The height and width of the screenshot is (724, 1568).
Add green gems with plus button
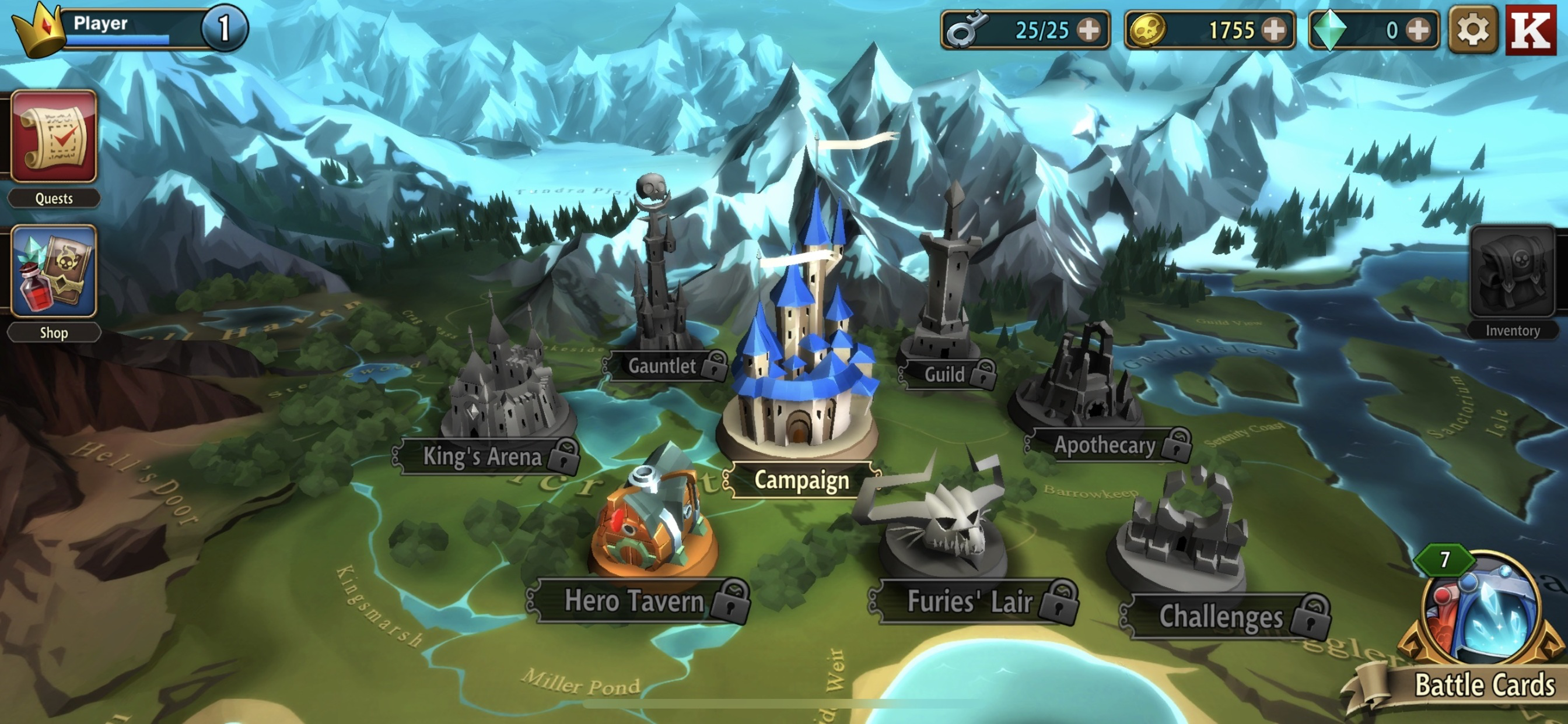pos(1419,29)
